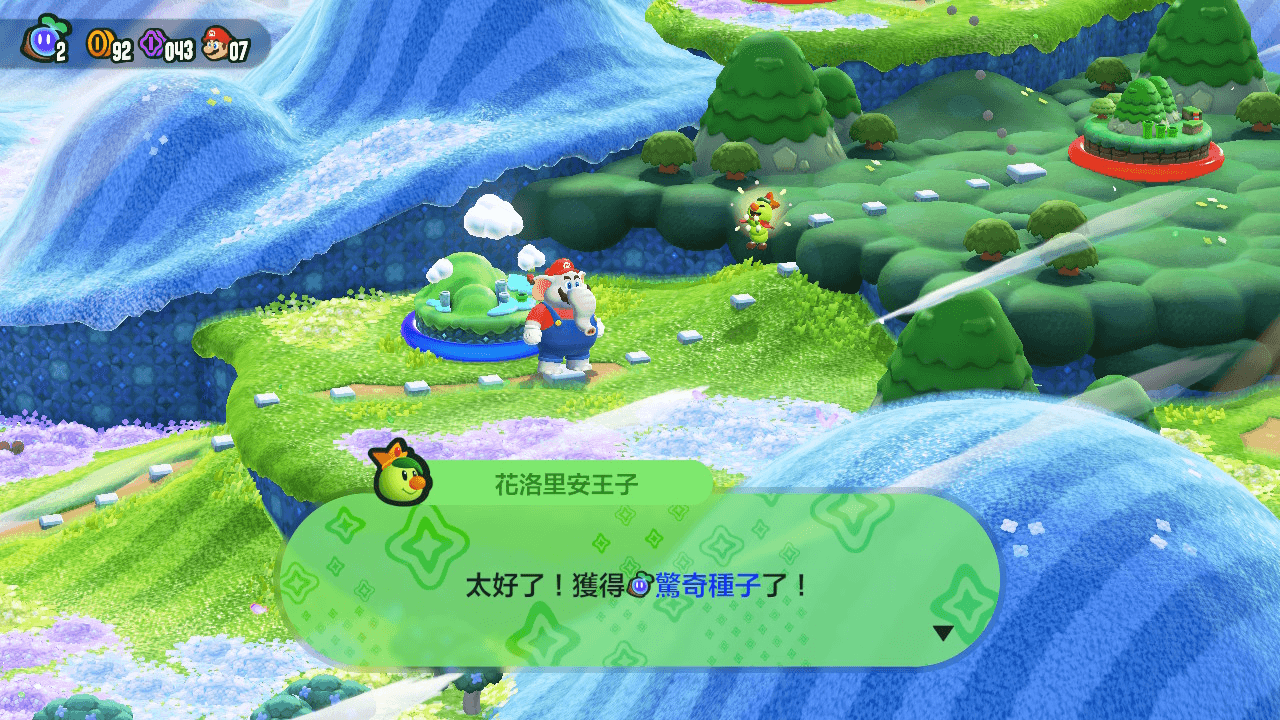Viewport: 1280px width, 720px height.
Task: Click the green name banner above the dialogue
Action: tap(570, 480)
